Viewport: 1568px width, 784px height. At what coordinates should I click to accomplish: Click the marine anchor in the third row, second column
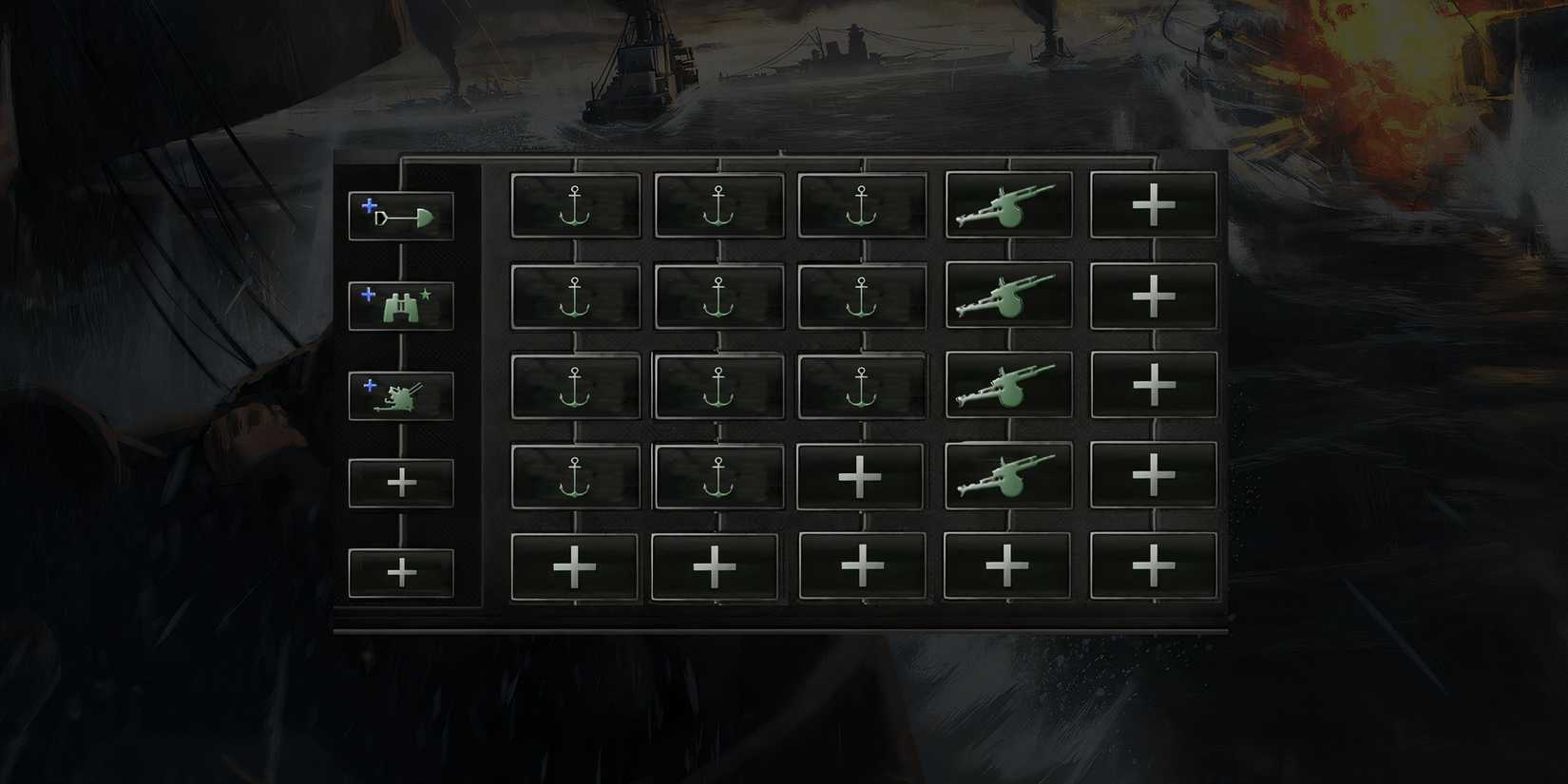click(x=717, y=385)
